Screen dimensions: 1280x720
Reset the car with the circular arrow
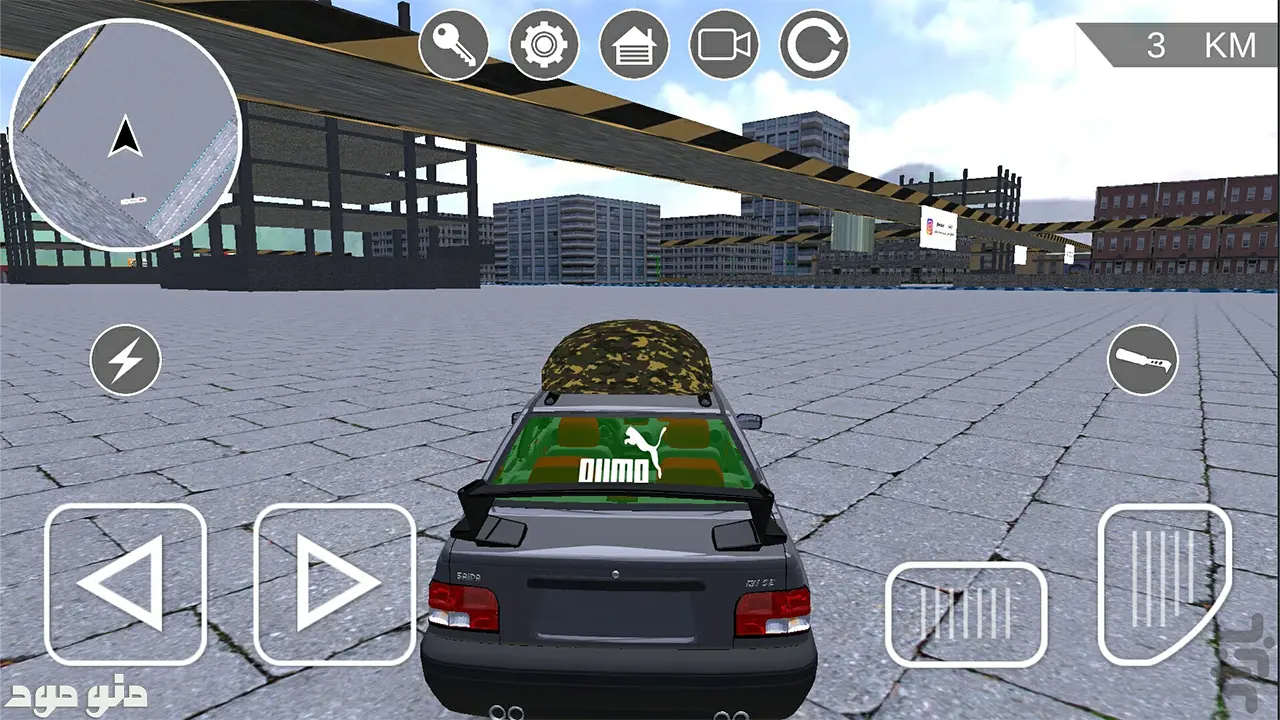814,45
